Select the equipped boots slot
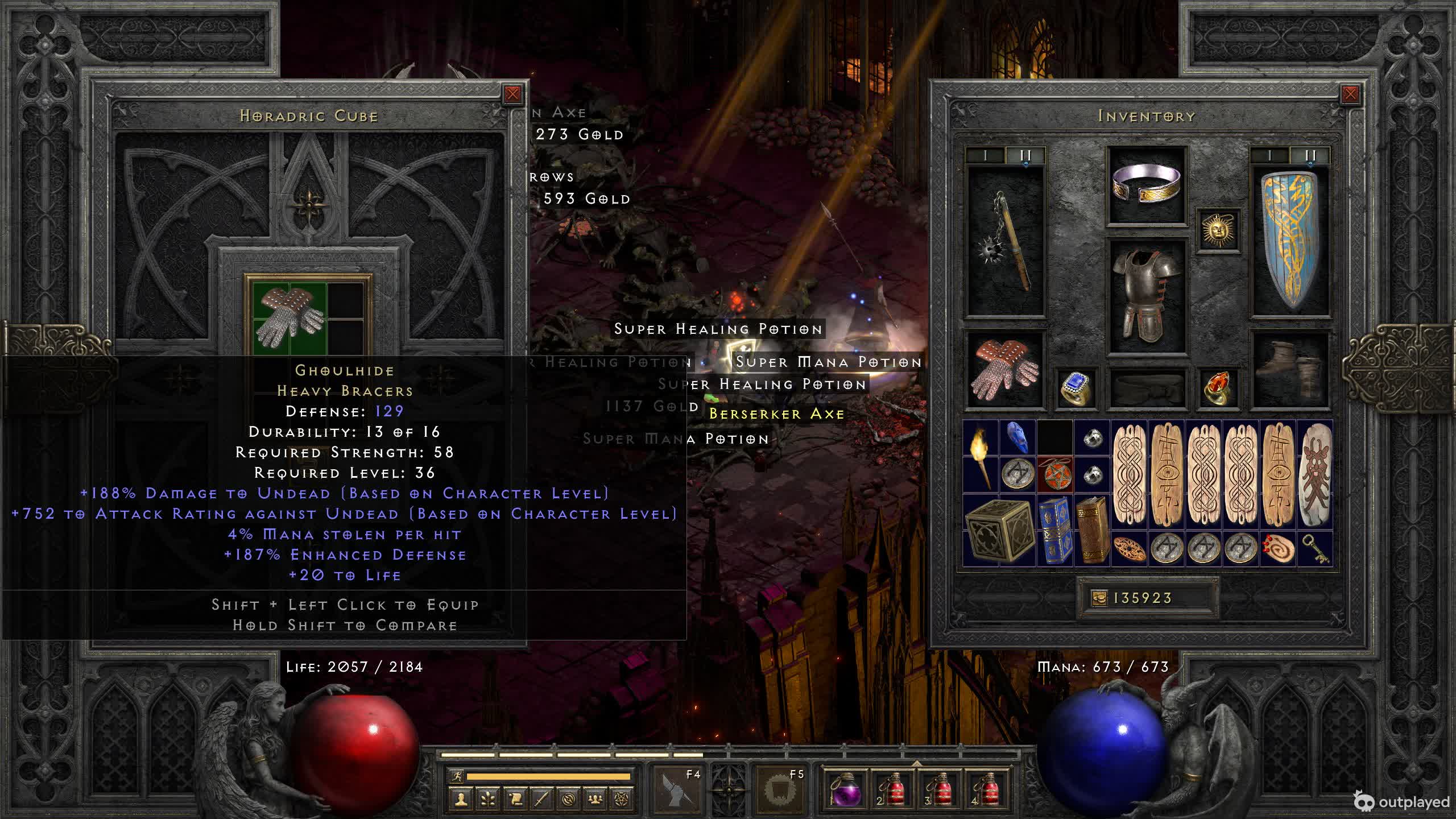The height and width of the screenshot is (819, 1456). pos(1290,370)
